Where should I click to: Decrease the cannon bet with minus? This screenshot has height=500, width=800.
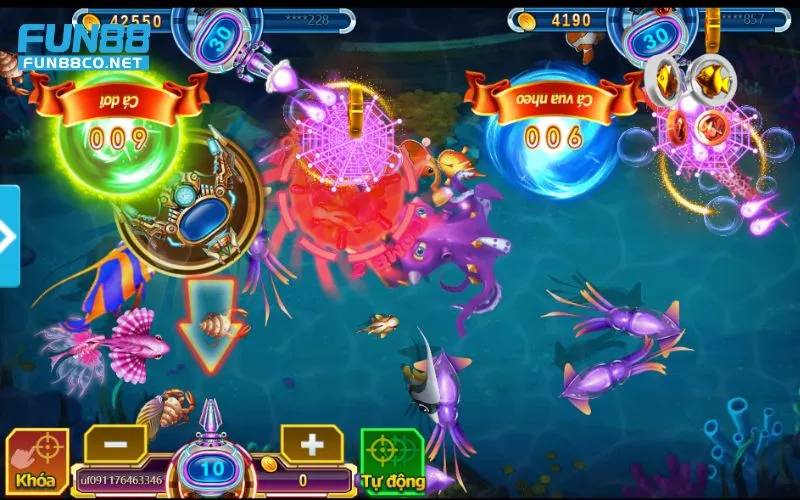pyautogui.click(x=113, y=442)
